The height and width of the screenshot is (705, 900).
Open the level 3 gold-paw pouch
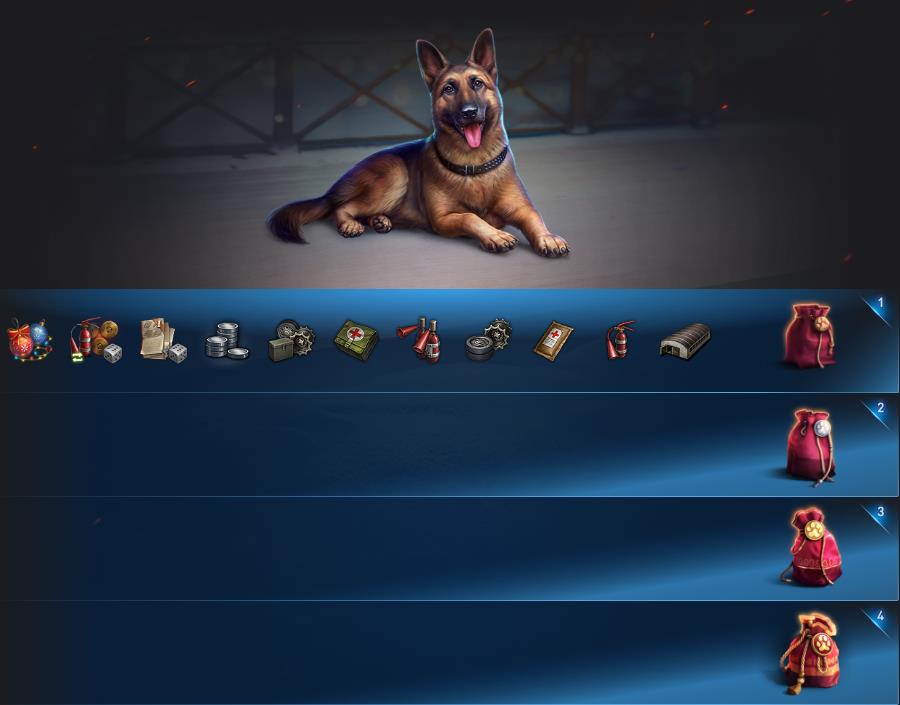tap(812, 548)
